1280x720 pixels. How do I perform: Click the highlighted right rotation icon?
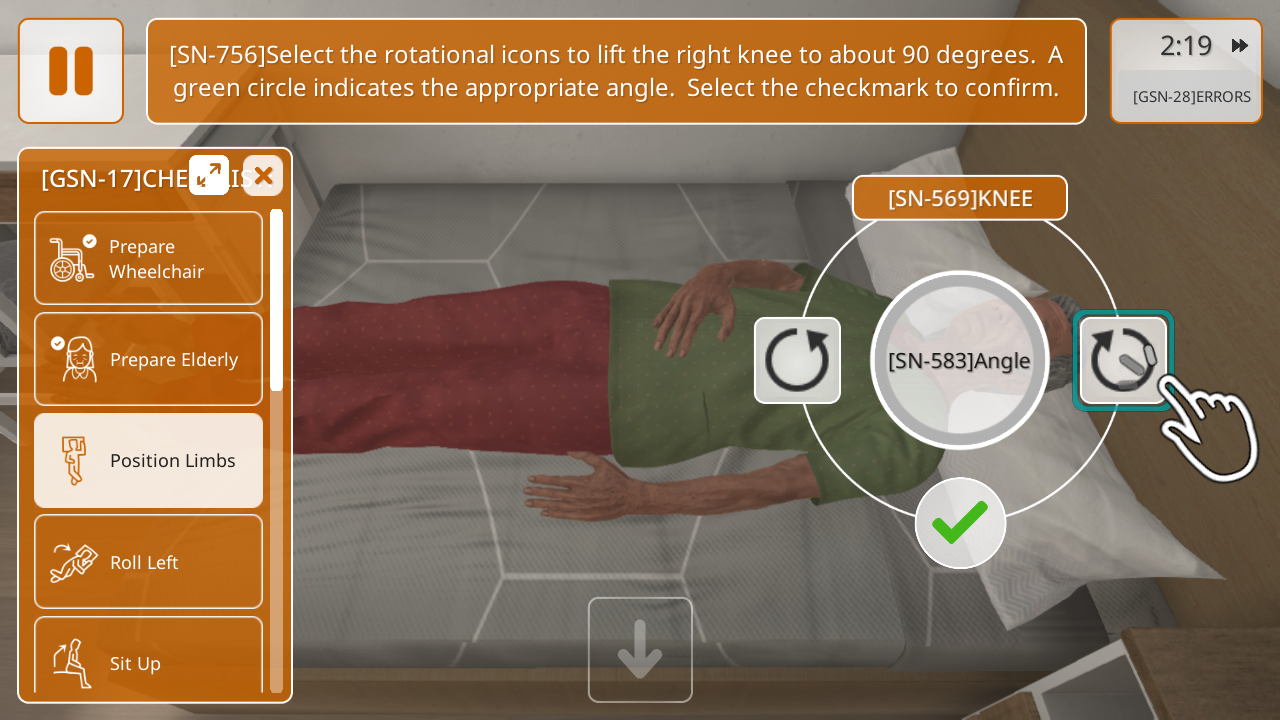coord(1123,360)
